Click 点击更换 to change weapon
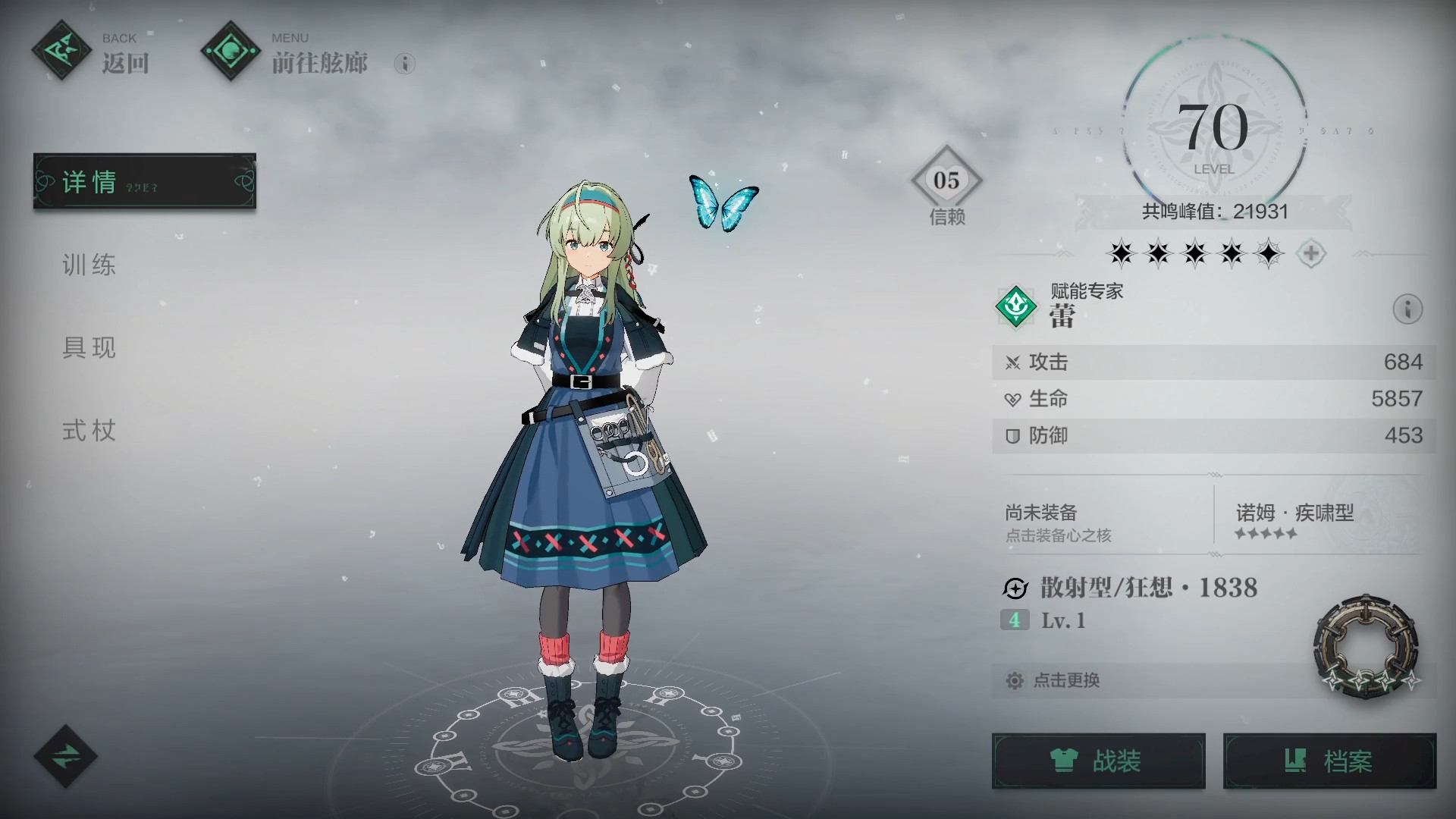This screenshot has height=819, width=1456. tap(1066, 680)
